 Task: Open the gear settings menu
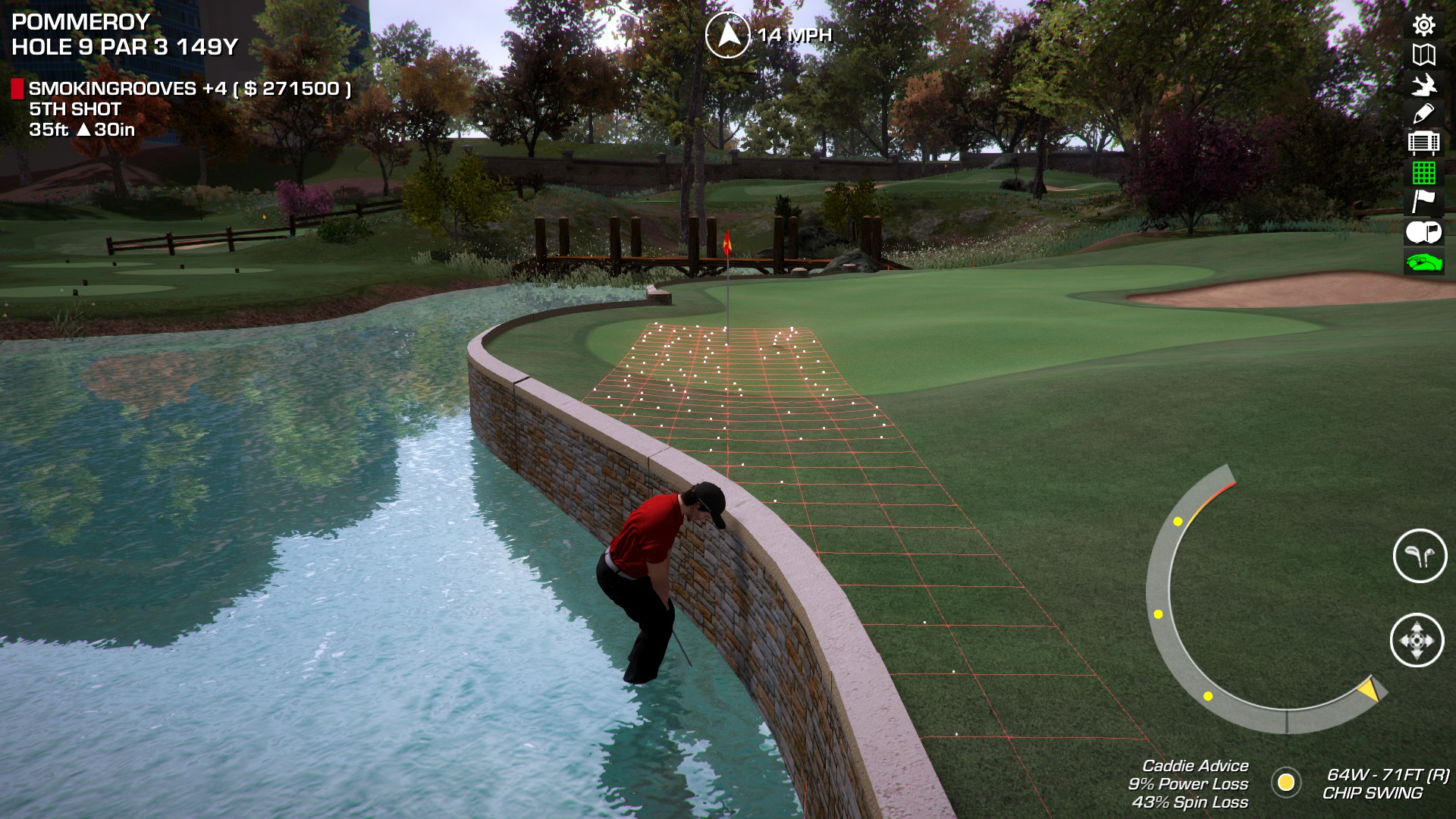click(x=1423, y=25)
